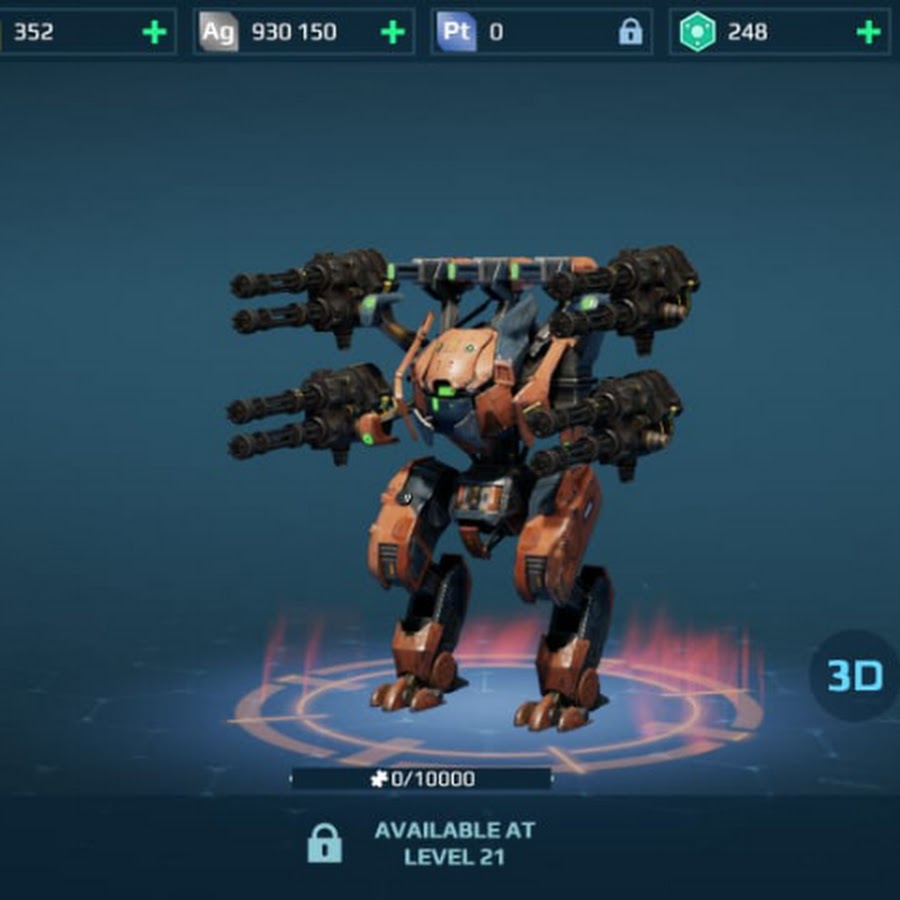This screenshot has height=900, width=900.
Task: Tap the green plus beside 352
Action: point(154,32)
